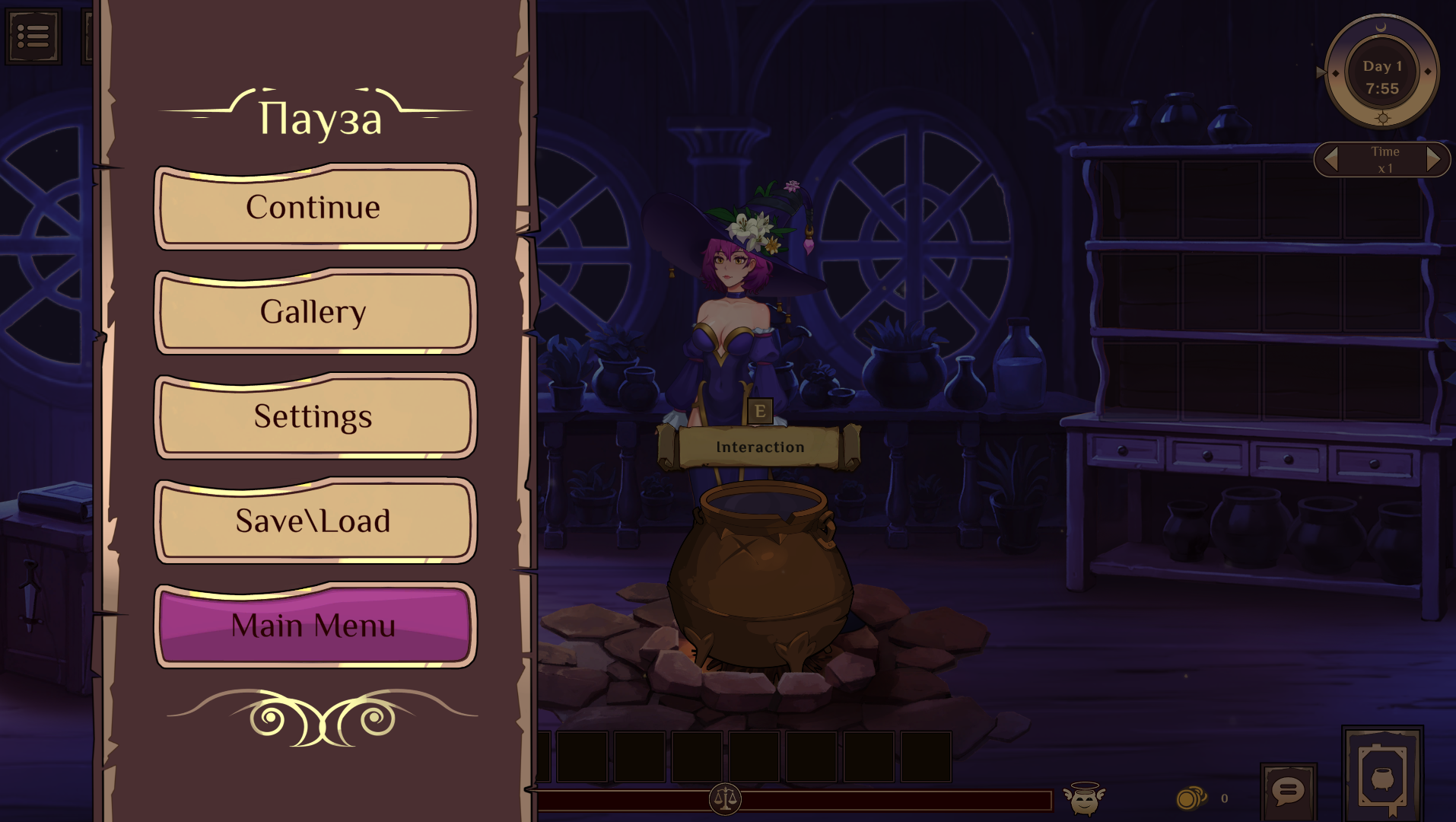Increase time speed with the right arrow
This screenshot has height=822, width=1456.
point(1433,159)
